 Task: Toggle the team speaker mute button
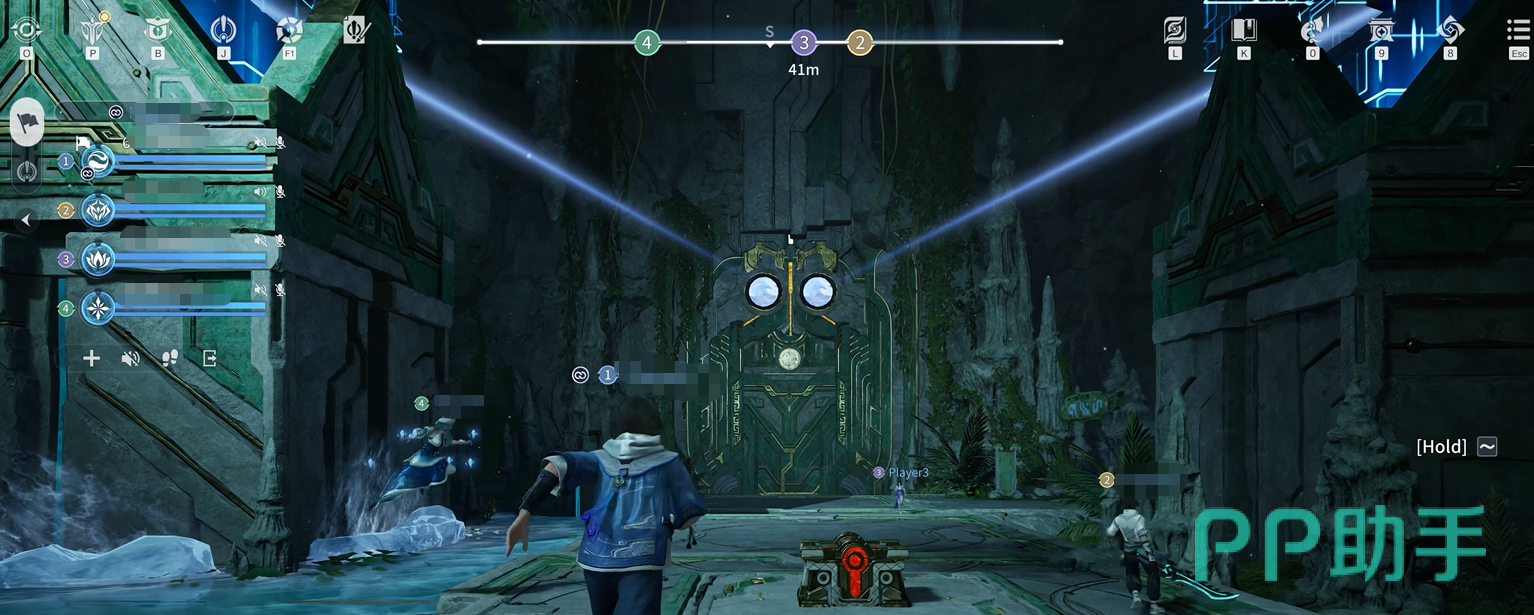pos(130,358)
